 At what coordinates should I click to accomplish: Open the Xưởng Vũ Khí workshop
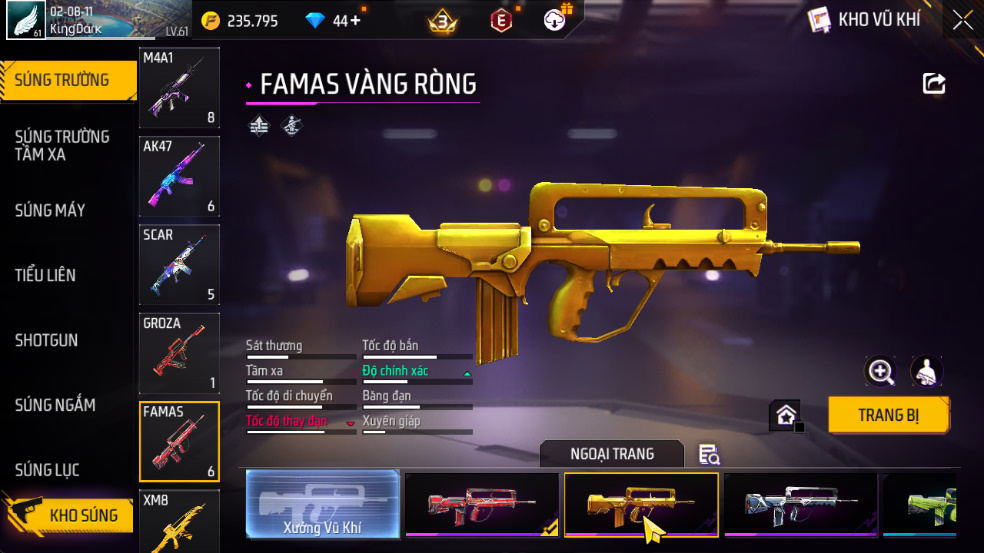322,504
